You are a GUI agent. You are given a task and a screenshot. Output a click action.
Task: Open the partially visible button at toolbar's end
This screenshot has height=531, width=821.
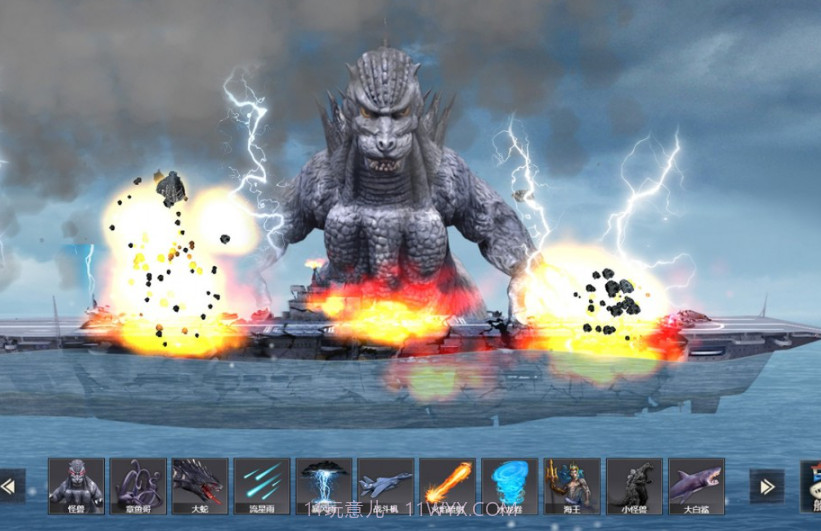[811, 486]
